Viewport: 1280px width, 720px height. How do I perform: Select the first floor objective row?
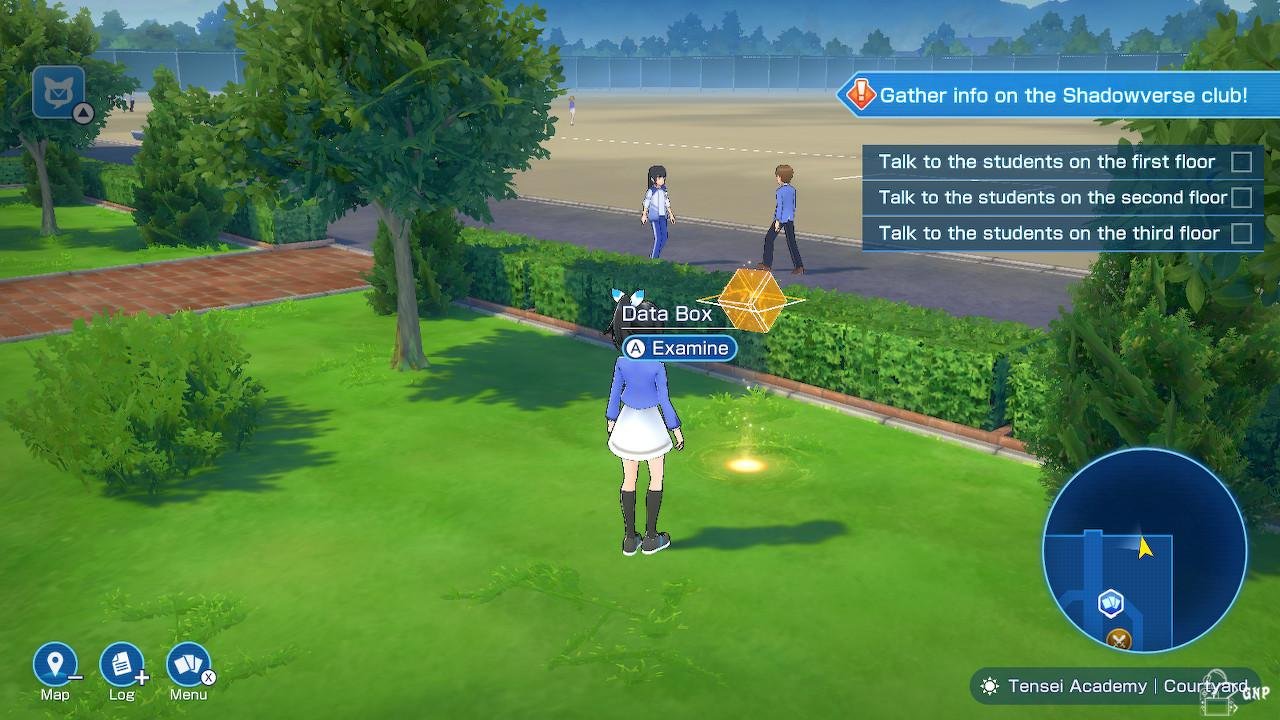click(x=1062, y=162)
